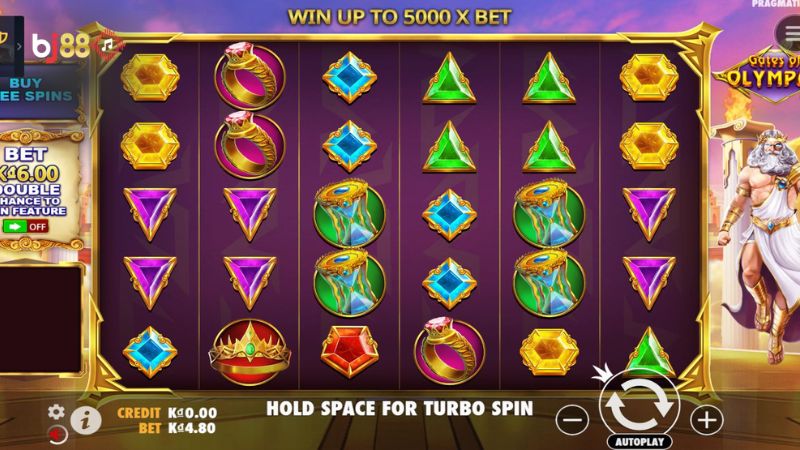Spin the reels with the circular arrows button
Viewport: 800px width, 450px height.
click(639, 403)
